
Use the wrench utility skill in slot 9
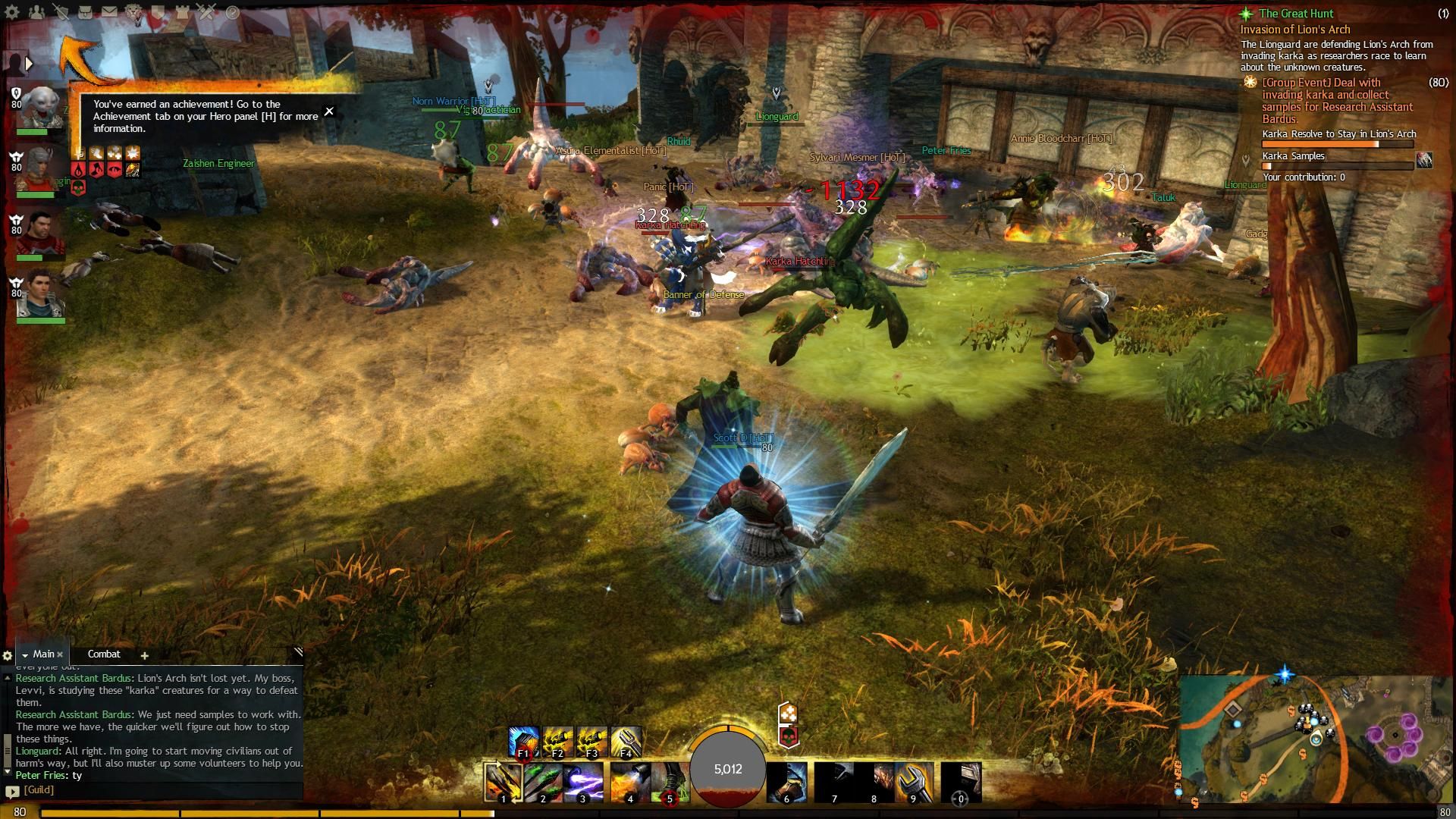913,782
